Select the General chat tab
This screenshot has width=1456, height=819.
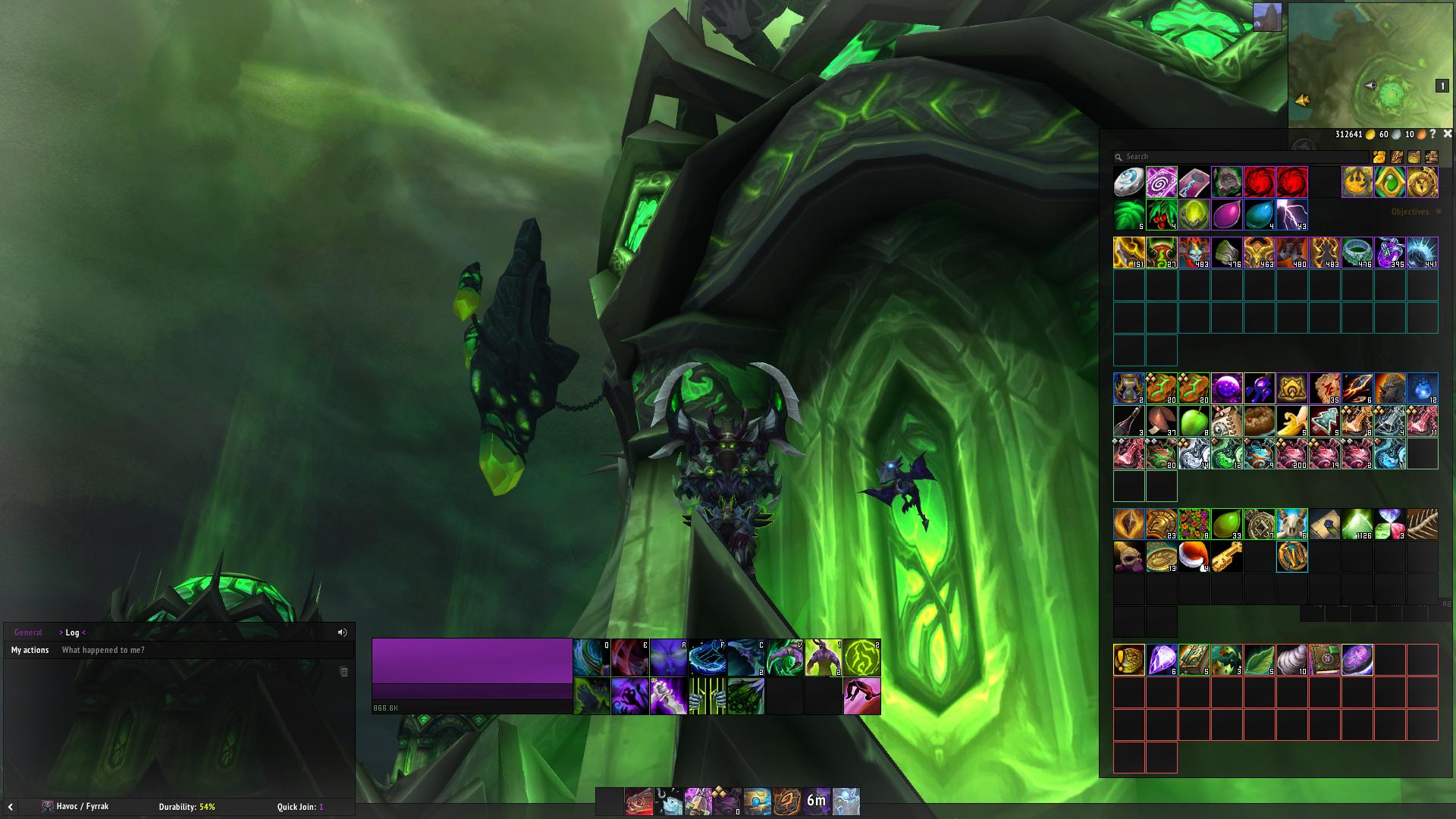pyautogui.click(x=29, y=632)
